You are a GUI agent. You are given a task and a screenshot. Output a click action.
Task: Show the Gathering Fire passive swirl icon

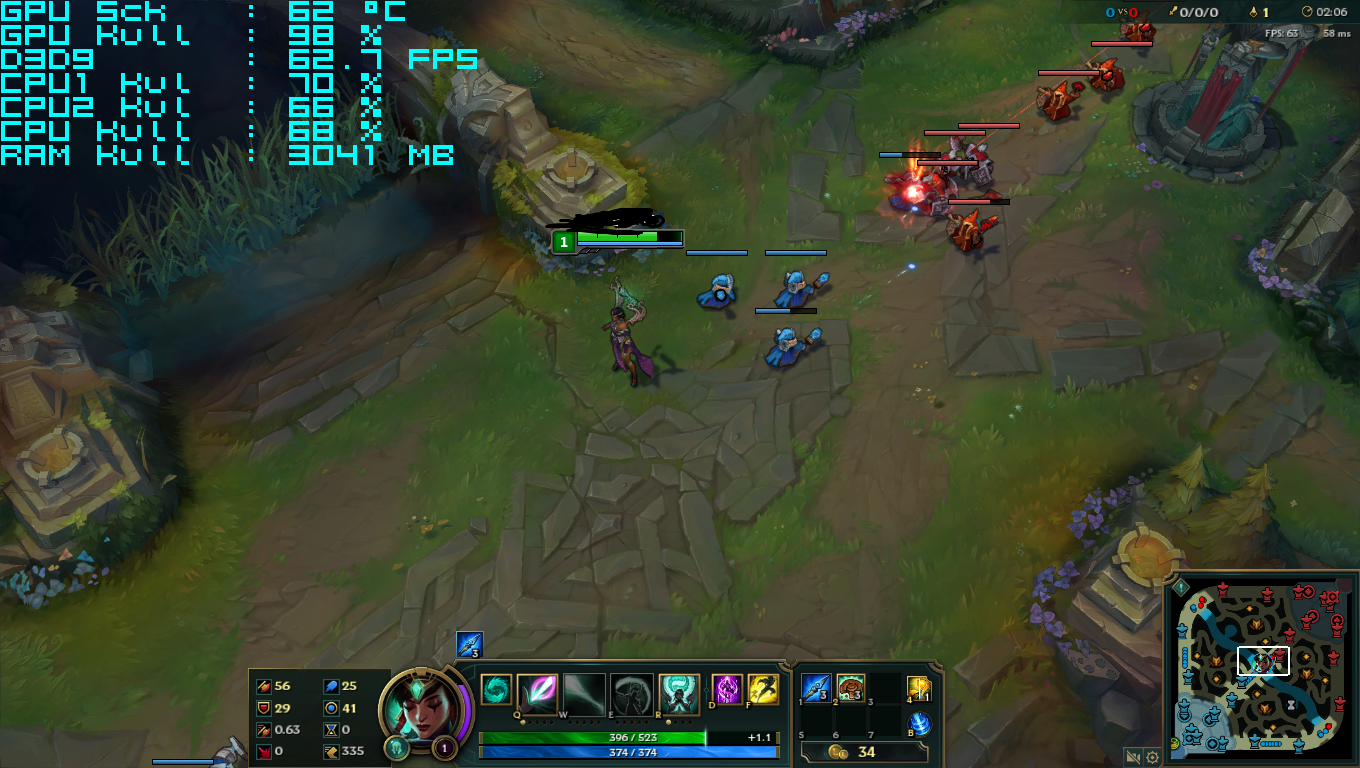tap(495, 690)
